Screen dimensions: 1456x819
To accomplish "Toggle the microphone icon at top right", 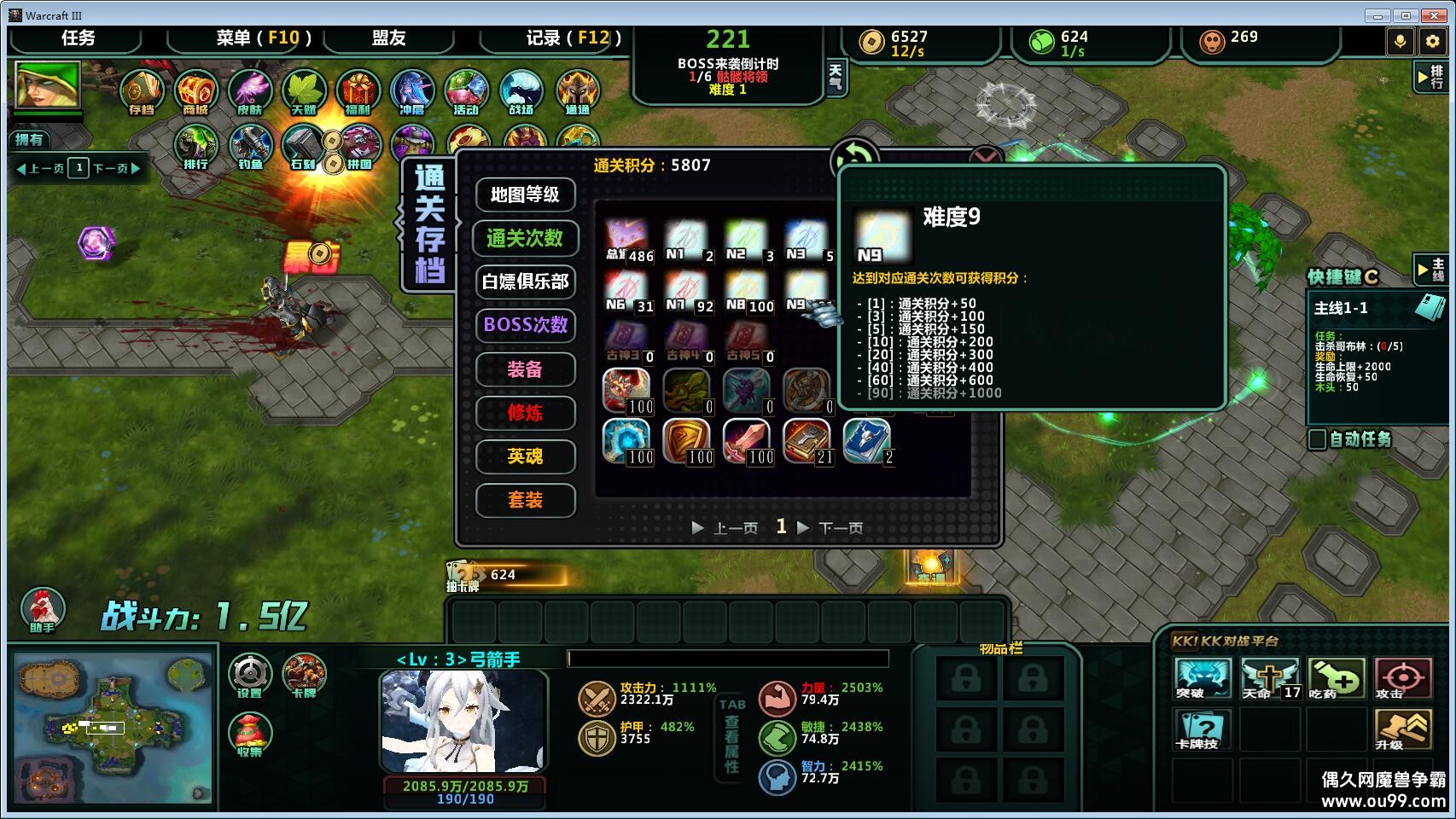I will click(1401, 39).
